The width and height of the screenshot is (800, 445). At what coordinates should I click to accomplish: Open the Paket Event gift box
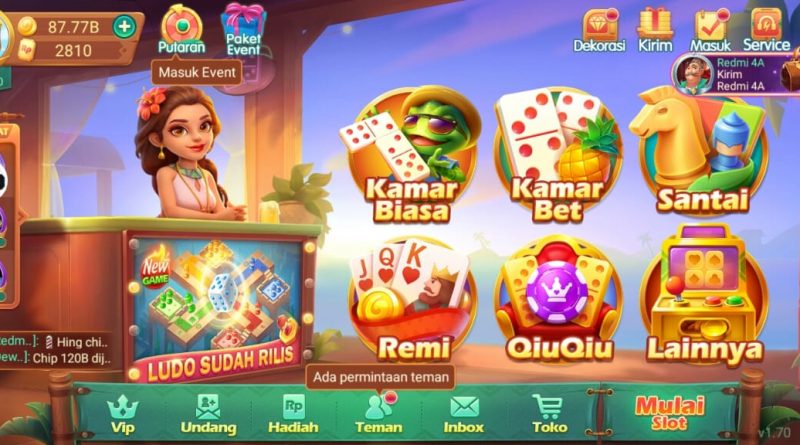243,27
